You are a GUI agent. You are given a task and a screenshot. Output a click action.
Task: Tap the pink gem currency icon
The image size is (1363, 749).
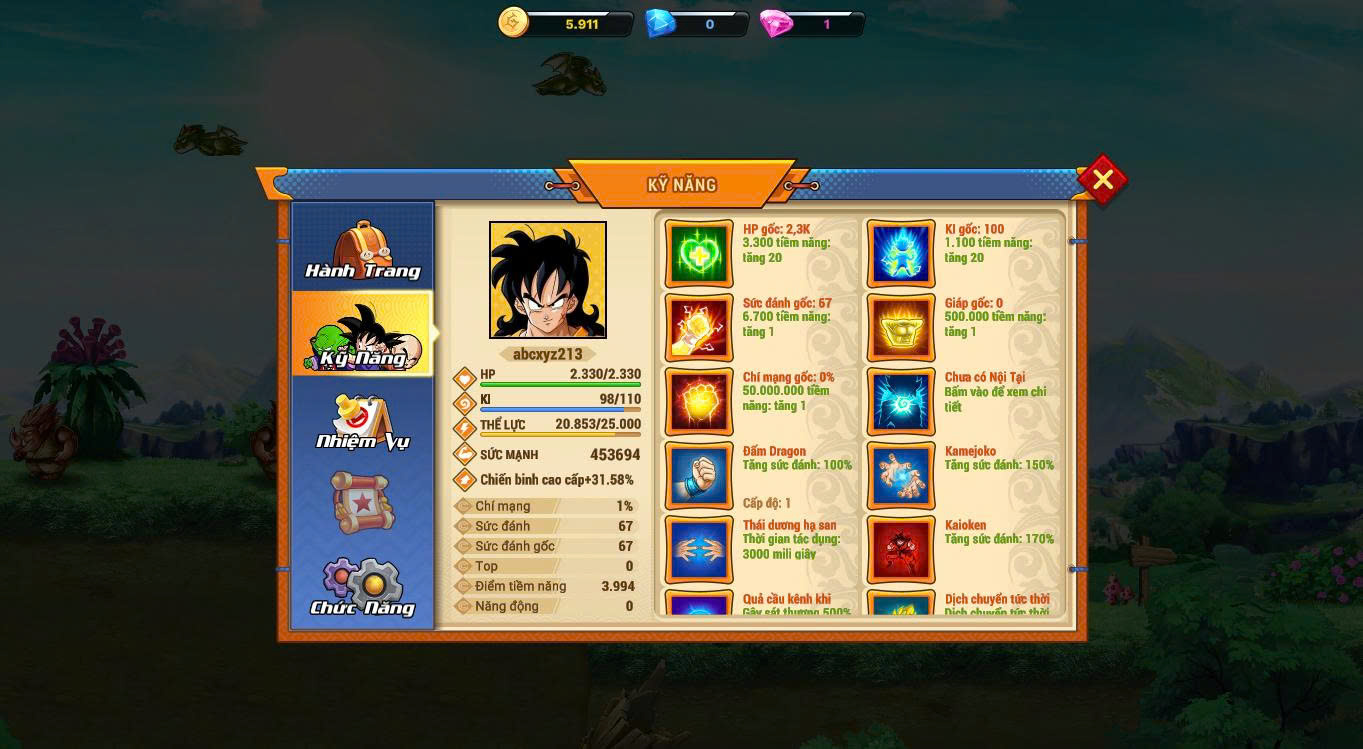tap(776, 24)
